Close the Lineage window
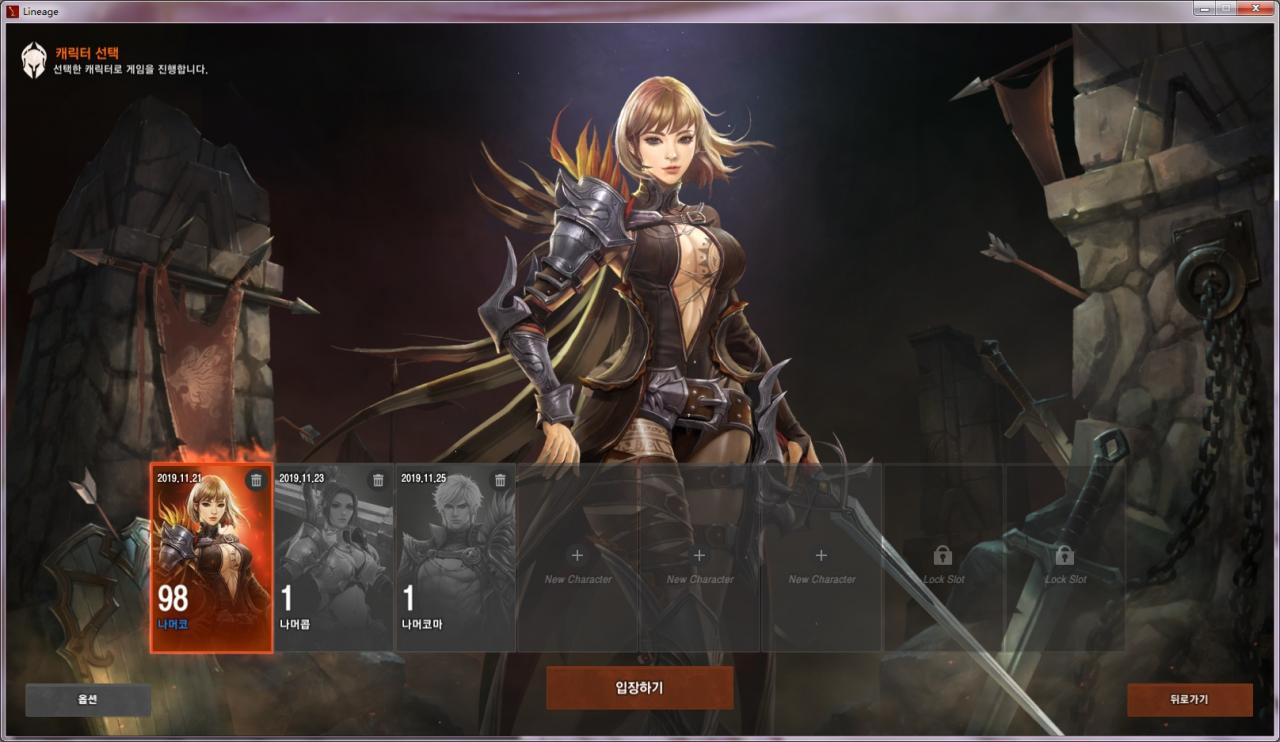The image size is (1280, 742). tap(1254, 8)
